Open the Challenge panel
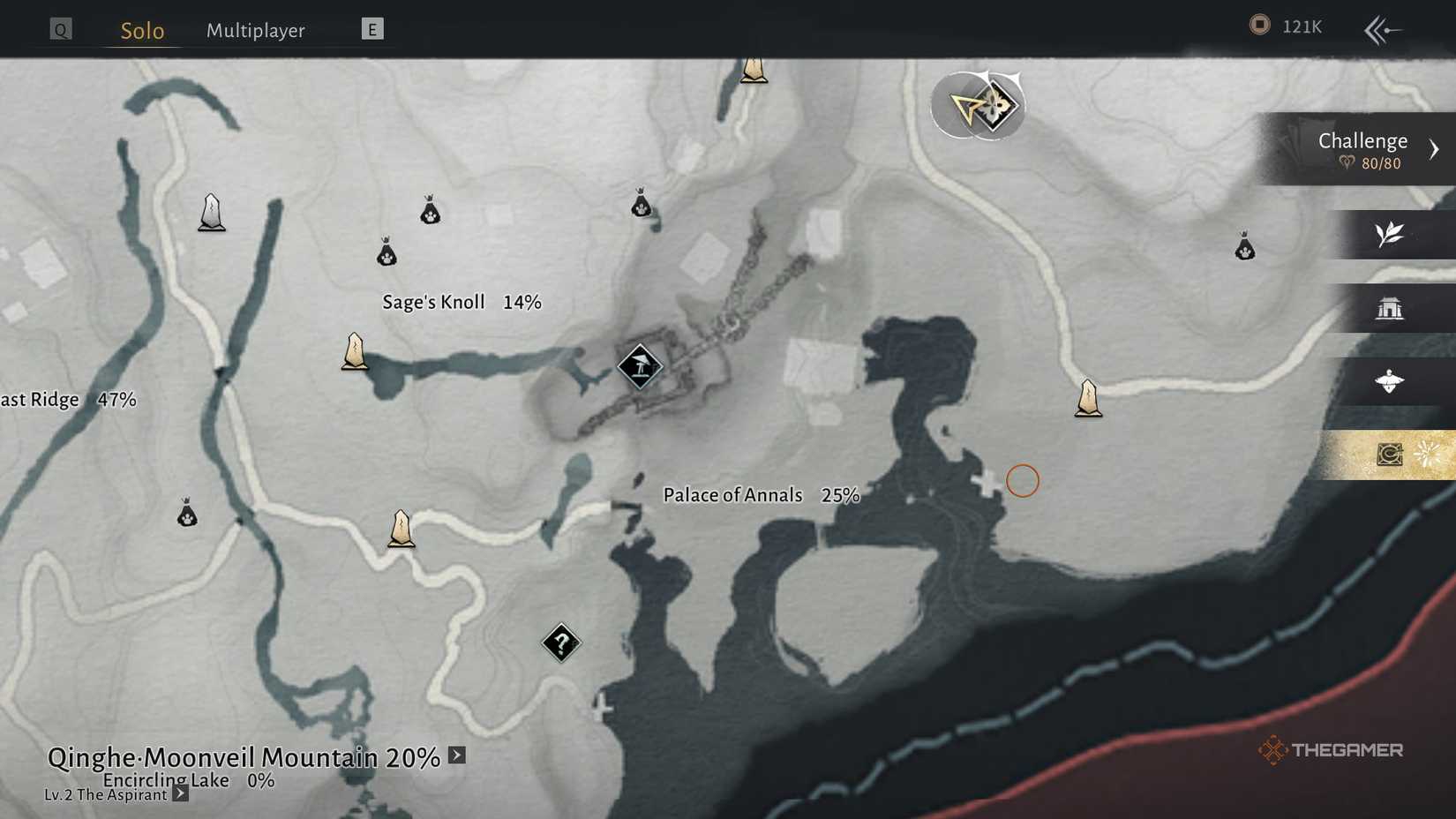 tap(1363, 149)
